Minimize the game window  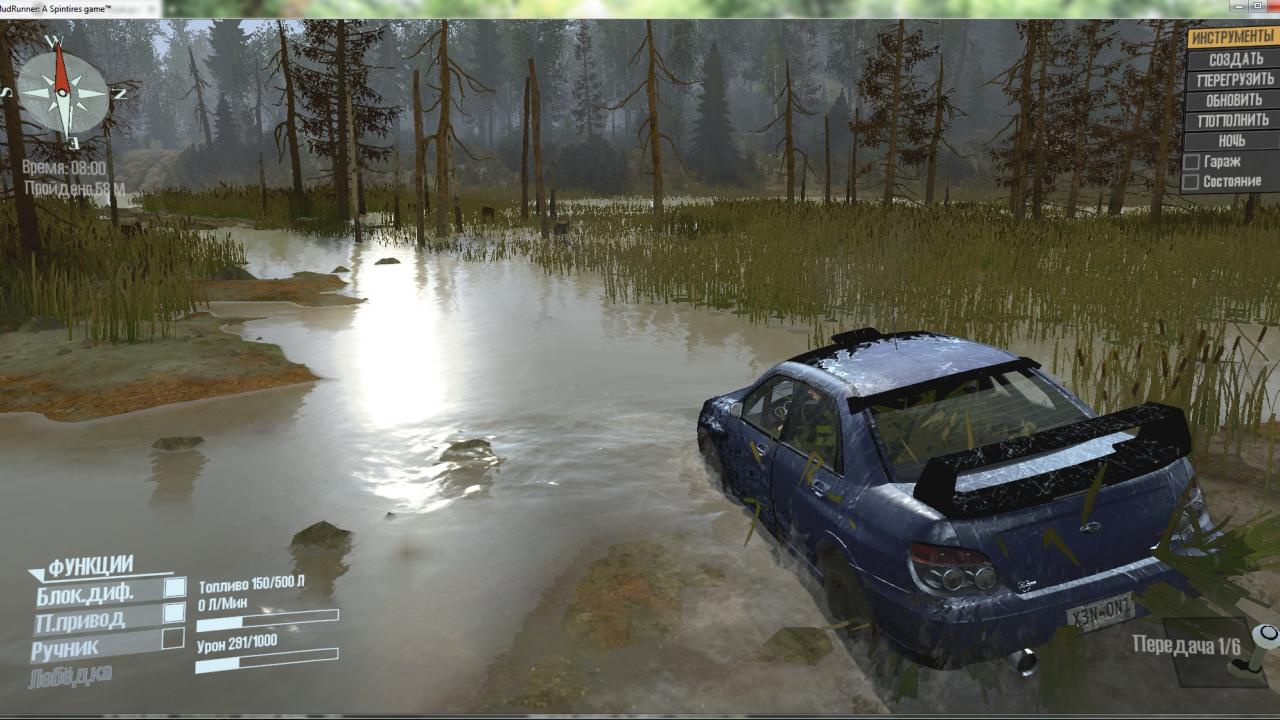point(1240,6)
